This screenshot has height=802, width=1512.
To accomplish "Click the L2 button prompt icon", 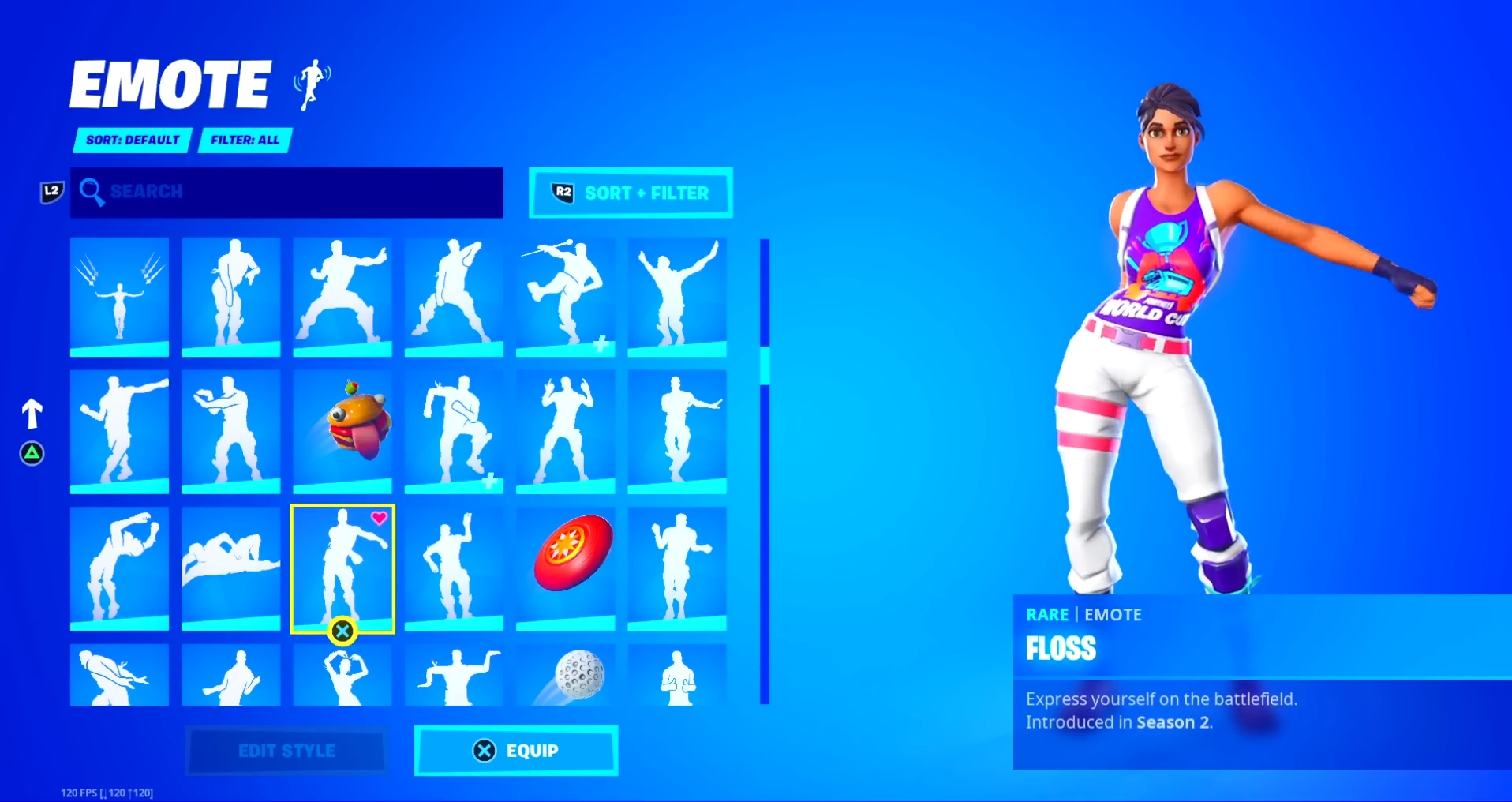I will pos(51,189).
